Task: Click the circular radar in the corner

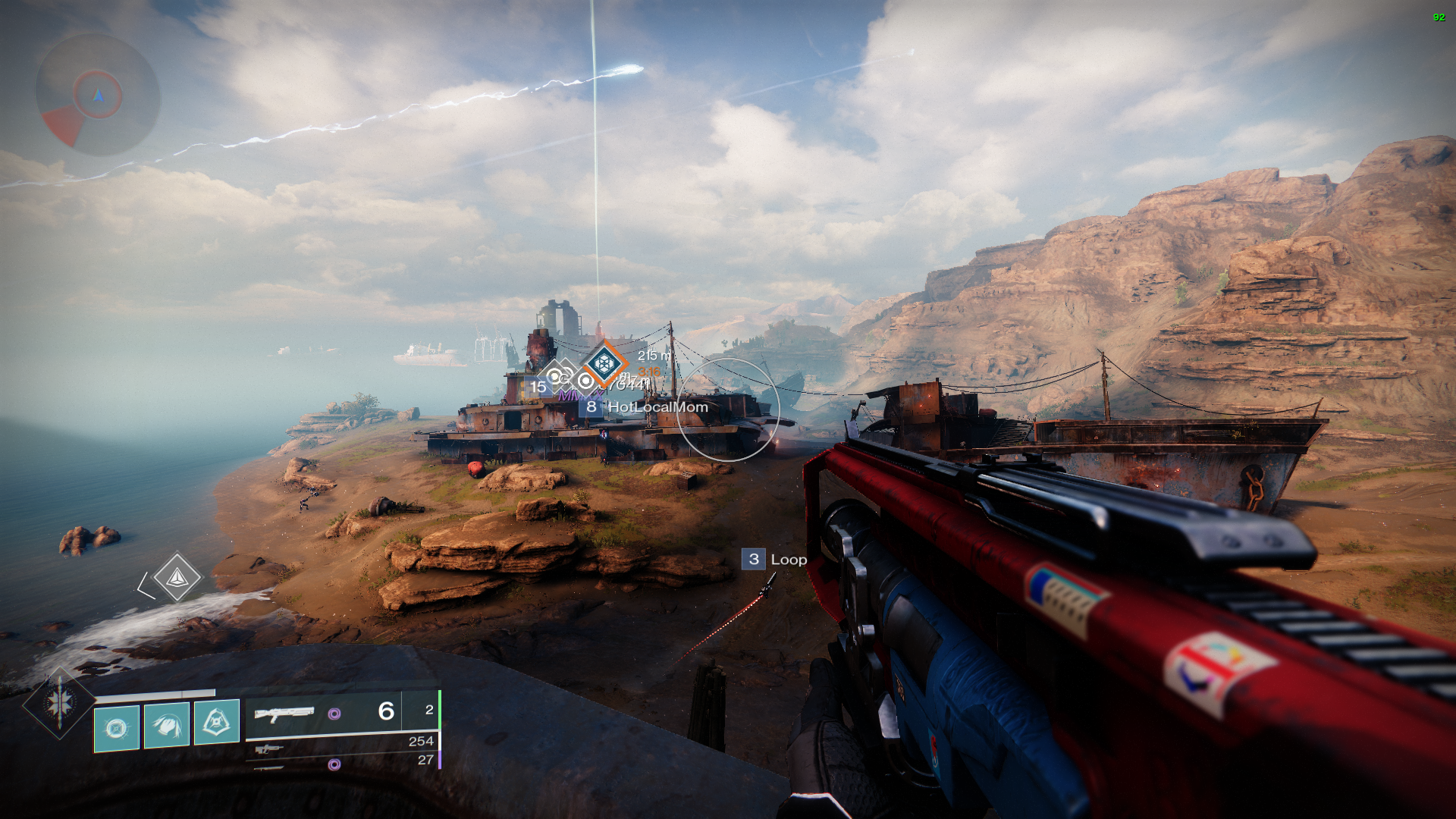Action: (98, 96)
